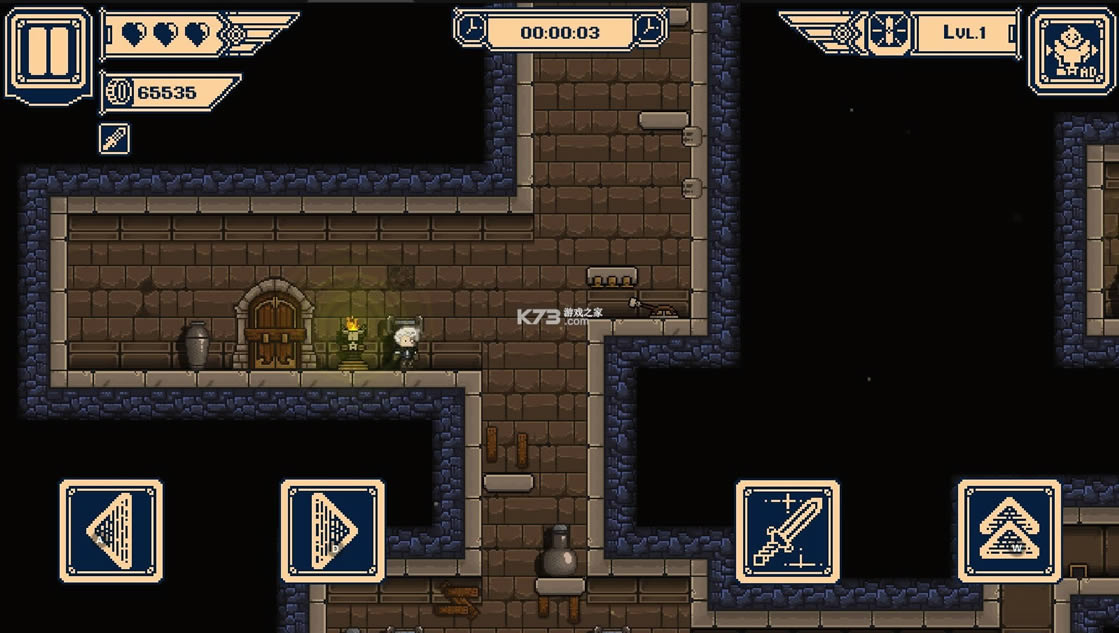Pause the game

[47, 51]
